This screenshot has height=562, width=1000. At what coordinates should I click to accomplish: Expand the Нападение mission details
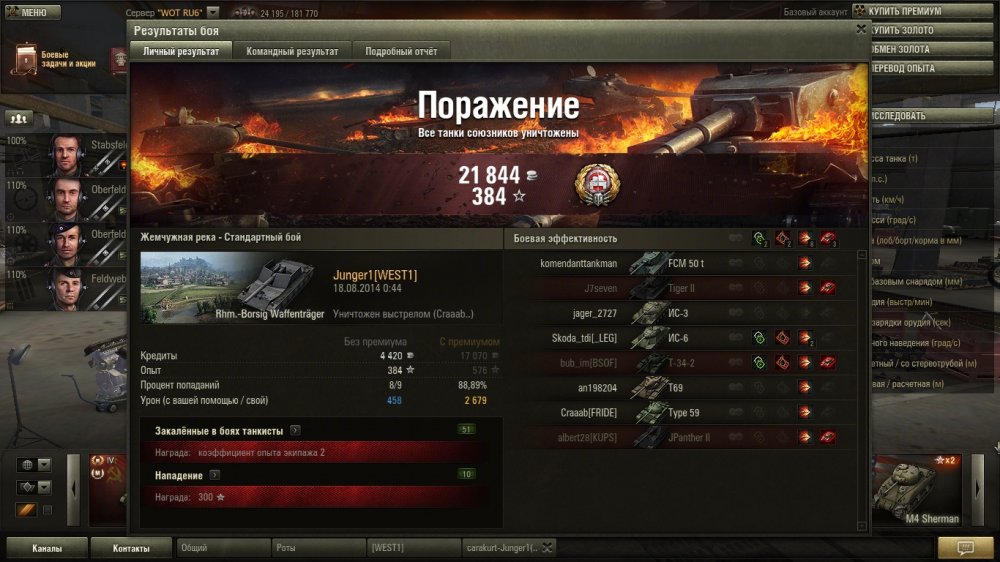[x=215, y=475]
